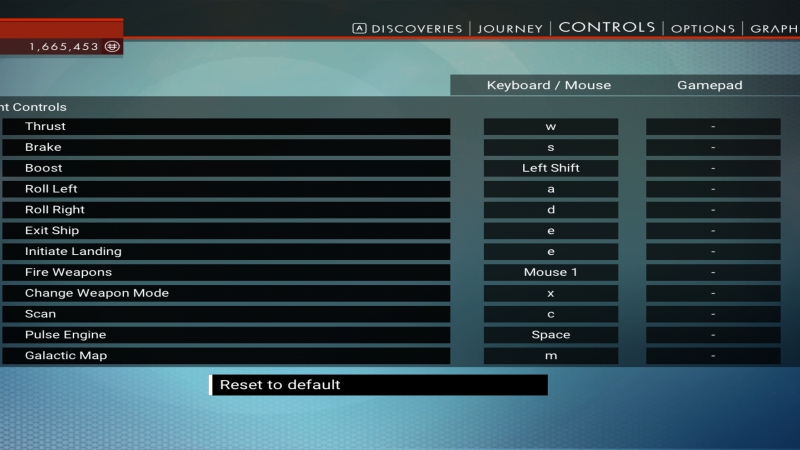Rebind the Initiate Landing key

pyautogui.click(x=551, y=251)
